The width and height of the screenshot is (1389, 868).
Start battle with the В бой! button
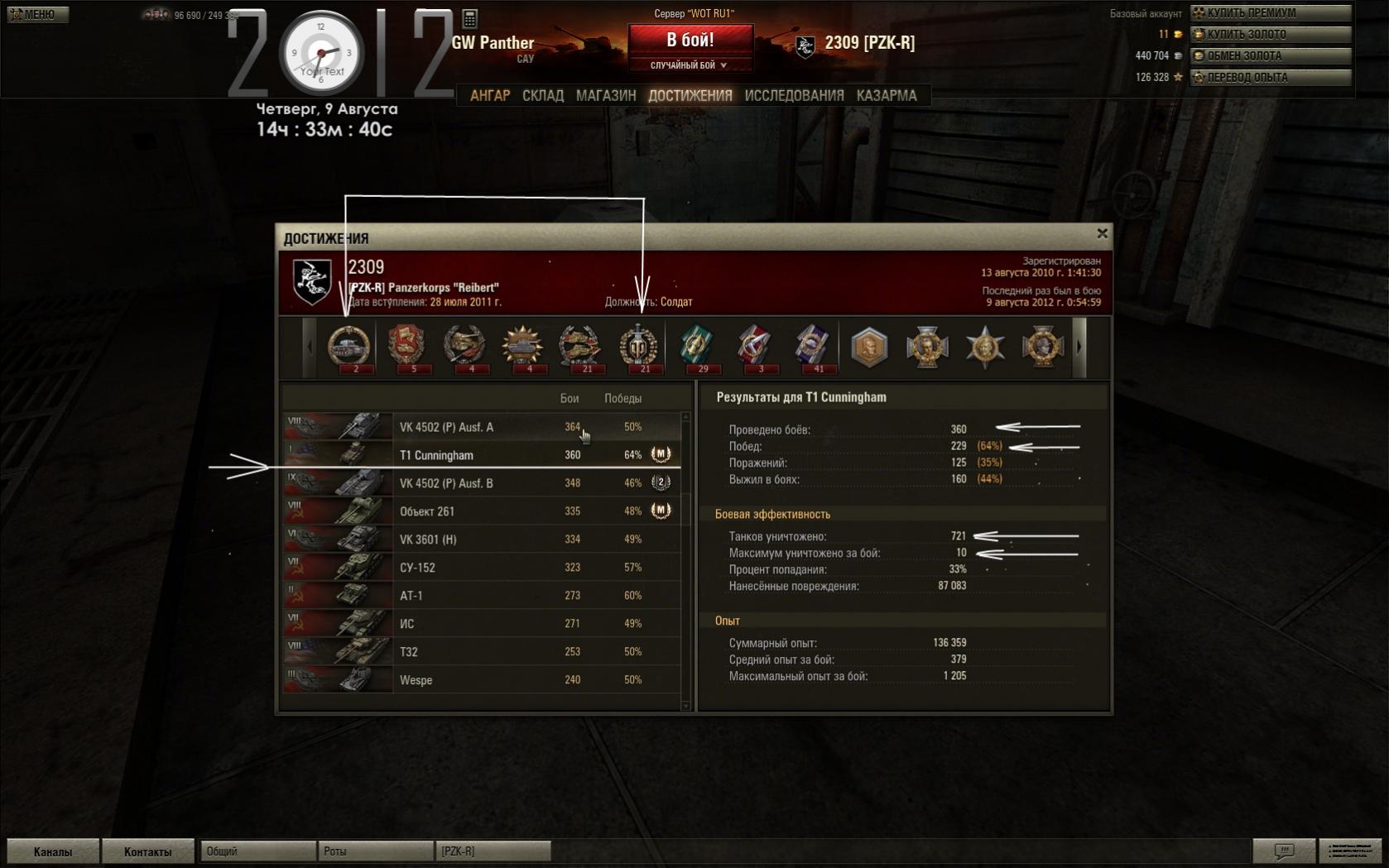[690, 40]
